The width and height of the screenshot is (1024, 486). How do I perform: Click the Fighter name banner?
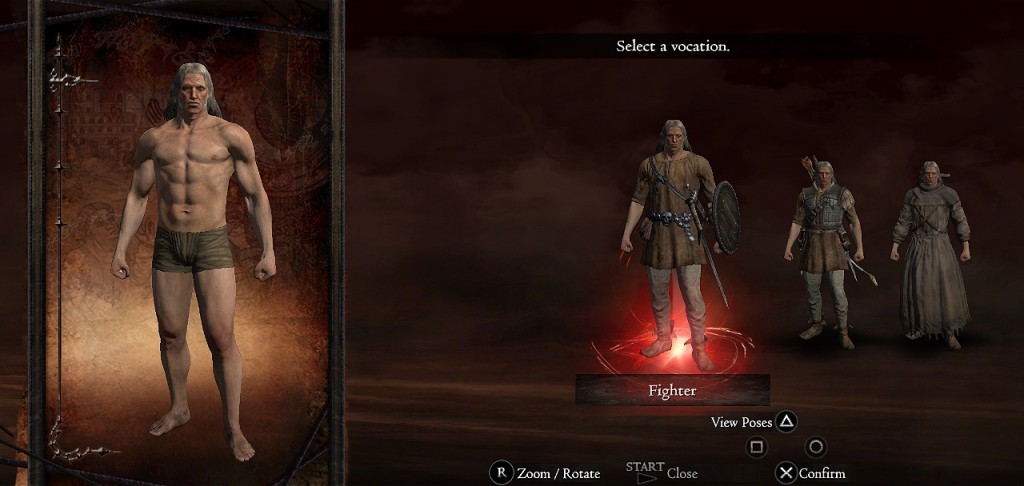[x=672, y=390]
